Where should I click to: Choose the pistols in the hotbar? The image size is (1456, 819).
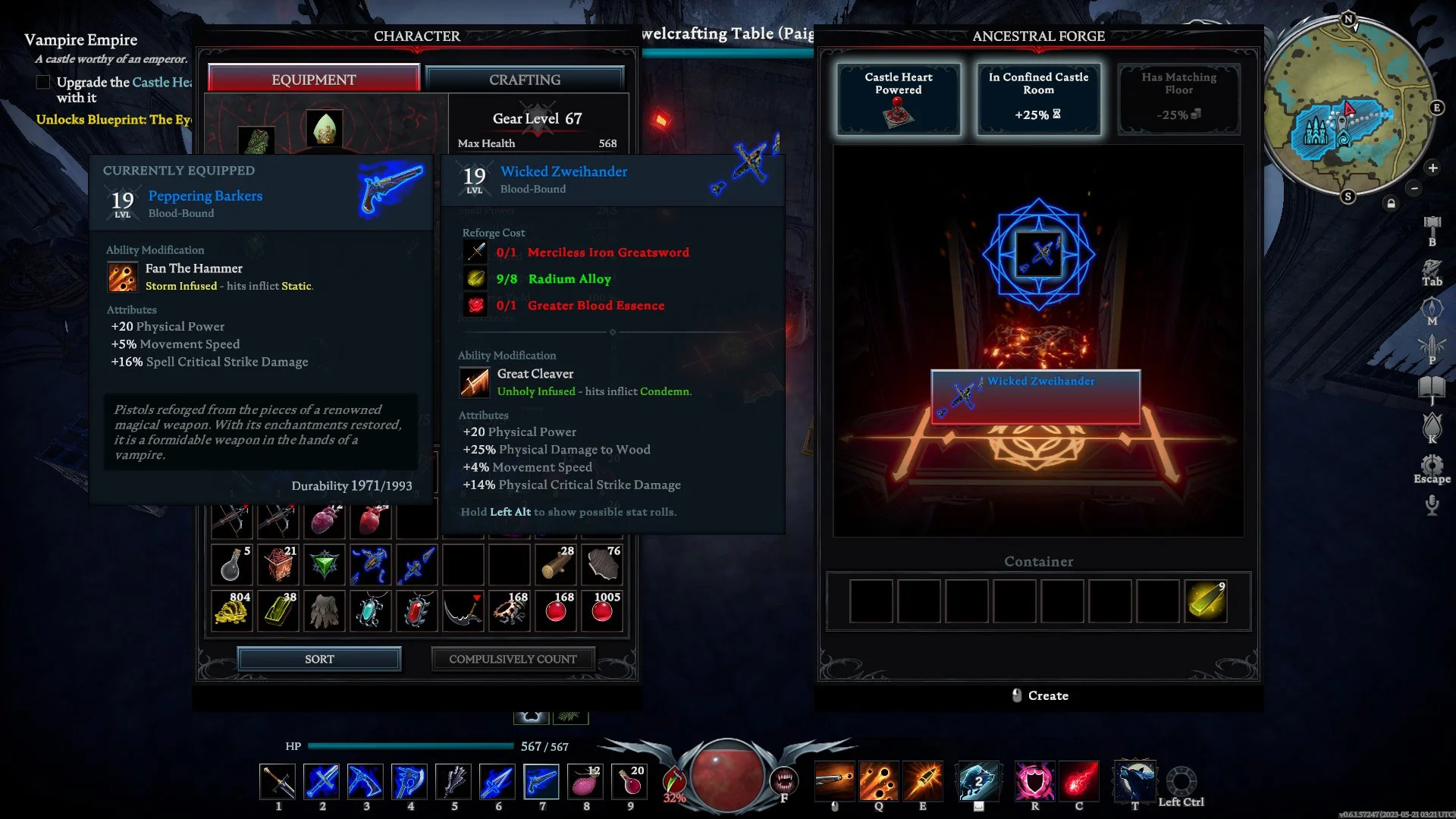point(541,781)
